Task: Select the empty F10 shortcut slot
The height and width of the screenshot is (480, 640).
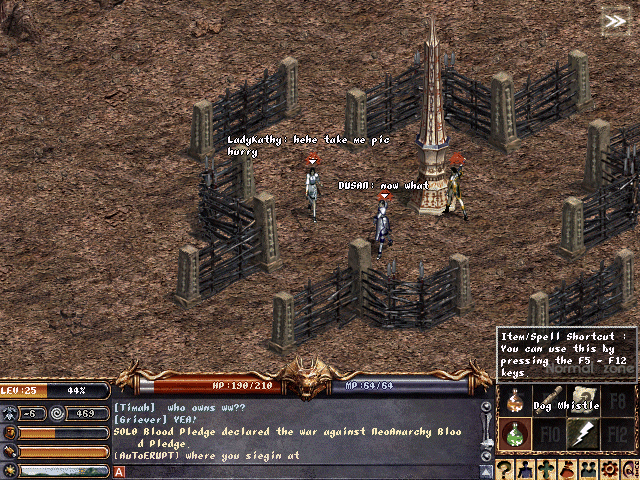Action: click(x=548, y=435)
